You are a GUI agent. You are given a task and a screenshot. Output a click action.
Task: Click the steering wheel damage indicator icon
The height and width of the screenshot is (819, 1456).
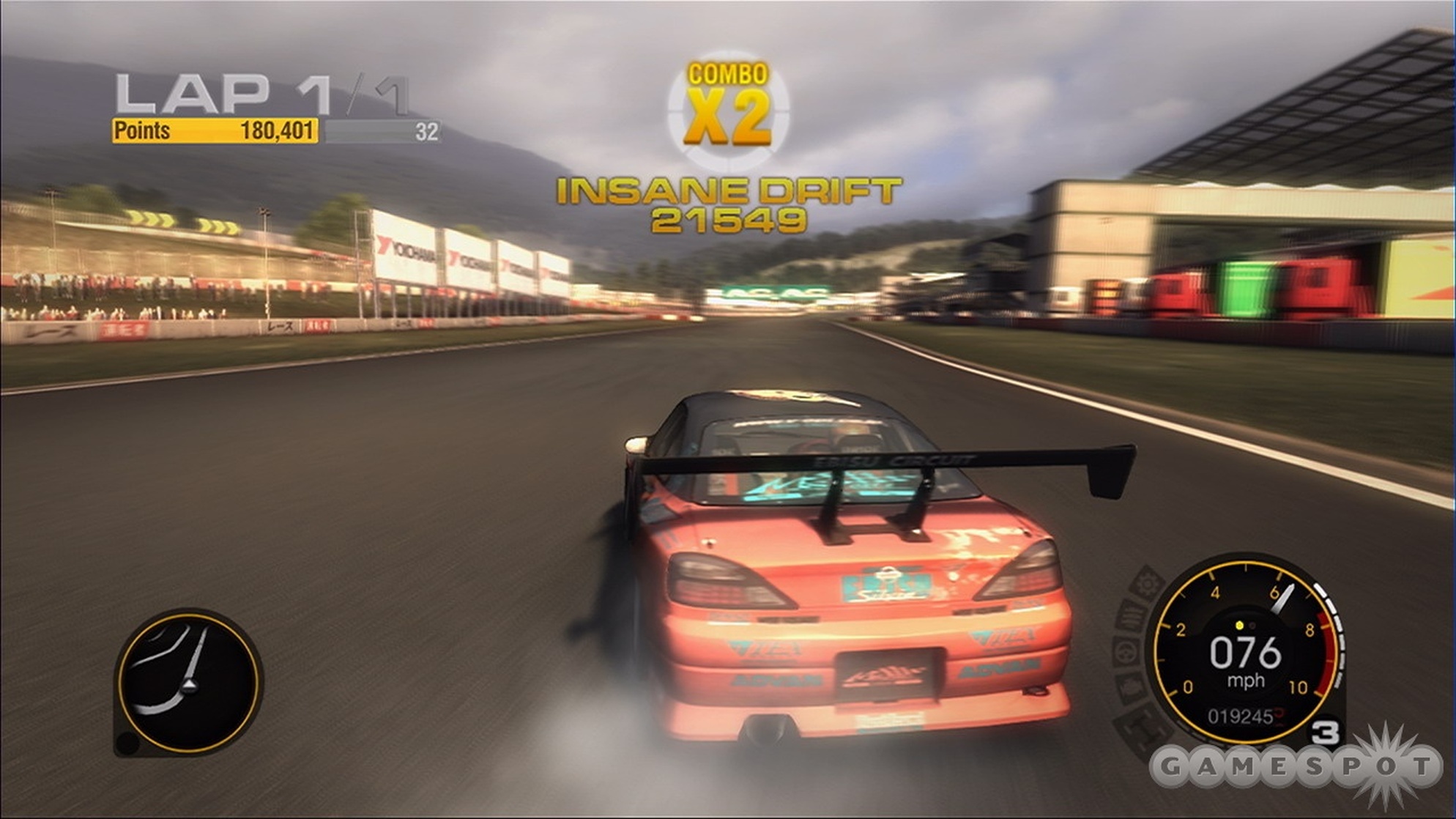pyautogui.click(x=1125, y=651)
